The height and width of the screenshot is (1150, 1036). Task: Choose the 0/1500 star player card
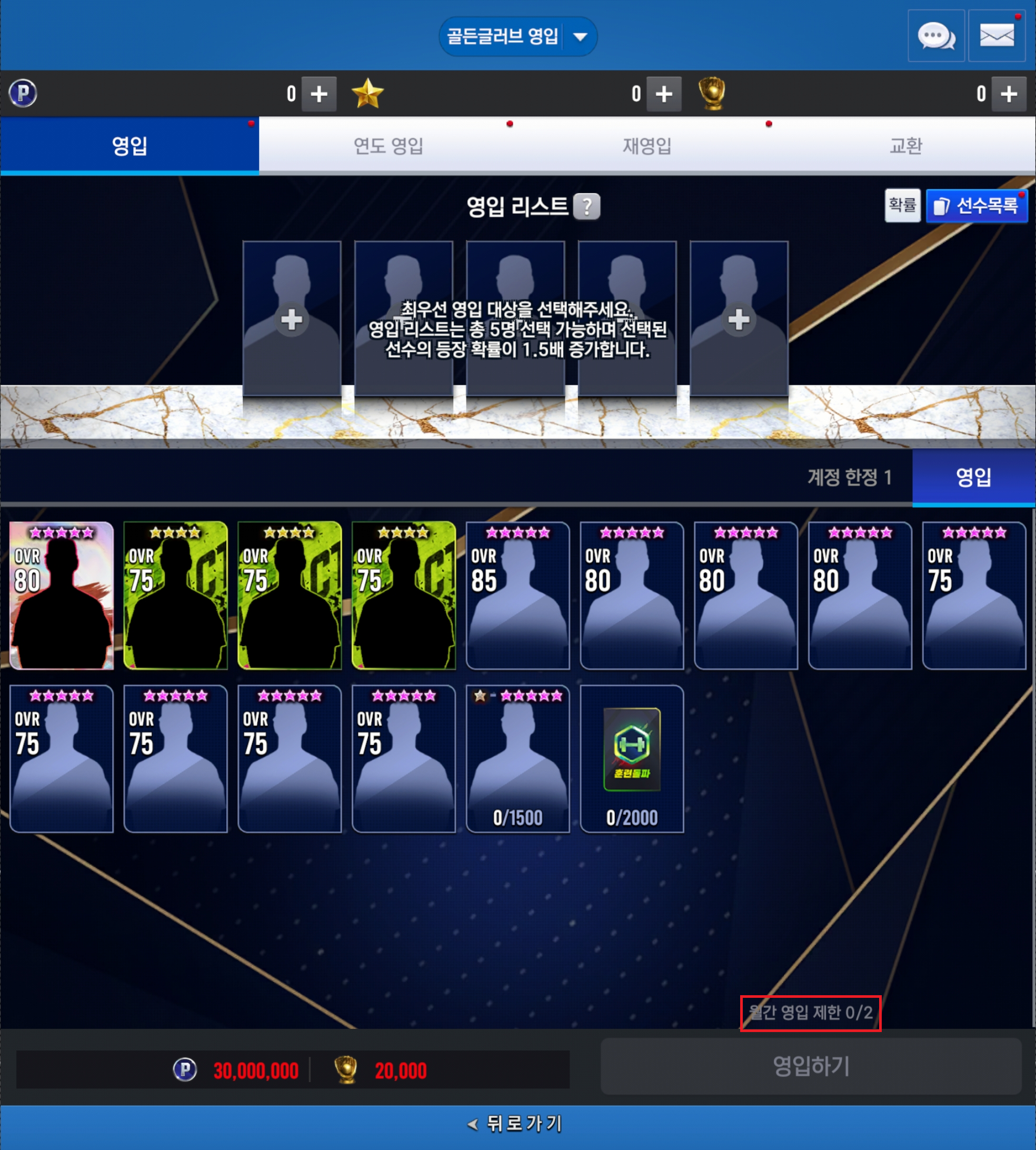pyautogui.click(x=517, y=758)
